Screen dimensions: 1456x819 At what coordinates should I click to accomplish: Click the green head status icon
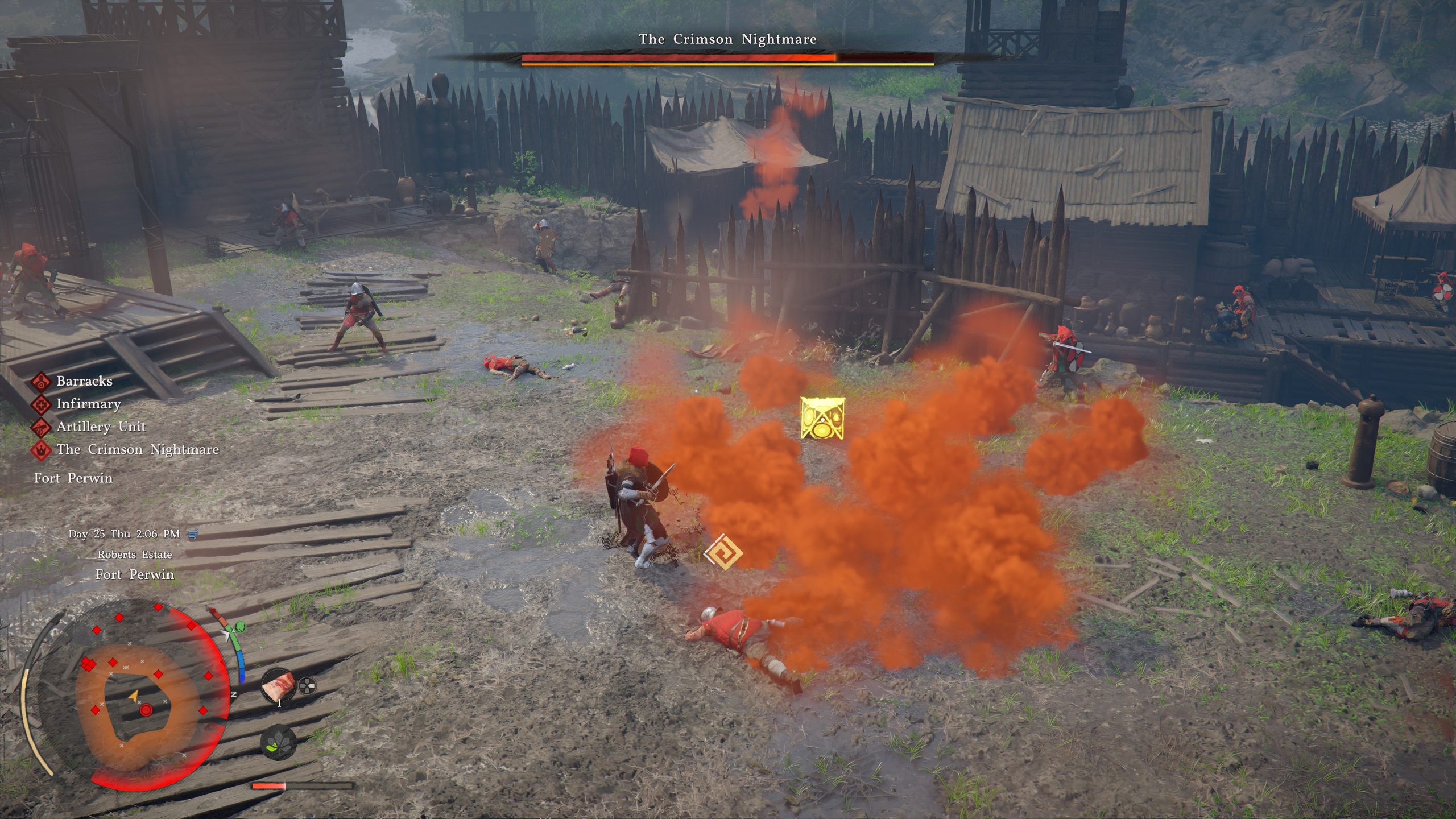(239, 627)
